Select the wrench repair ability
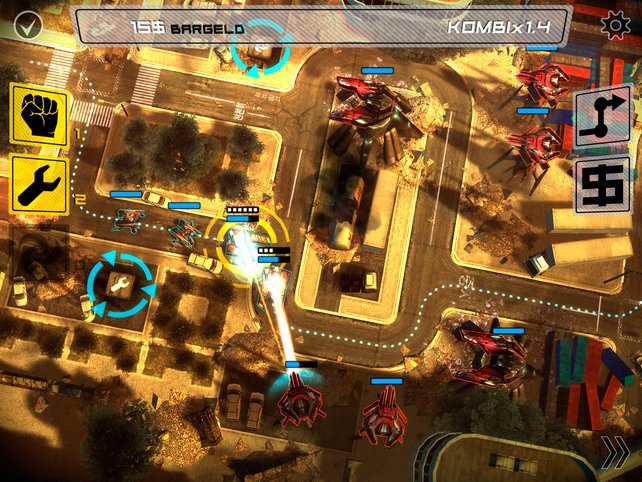The width and height of the screenshot is (642, 482). coord(39,184)
